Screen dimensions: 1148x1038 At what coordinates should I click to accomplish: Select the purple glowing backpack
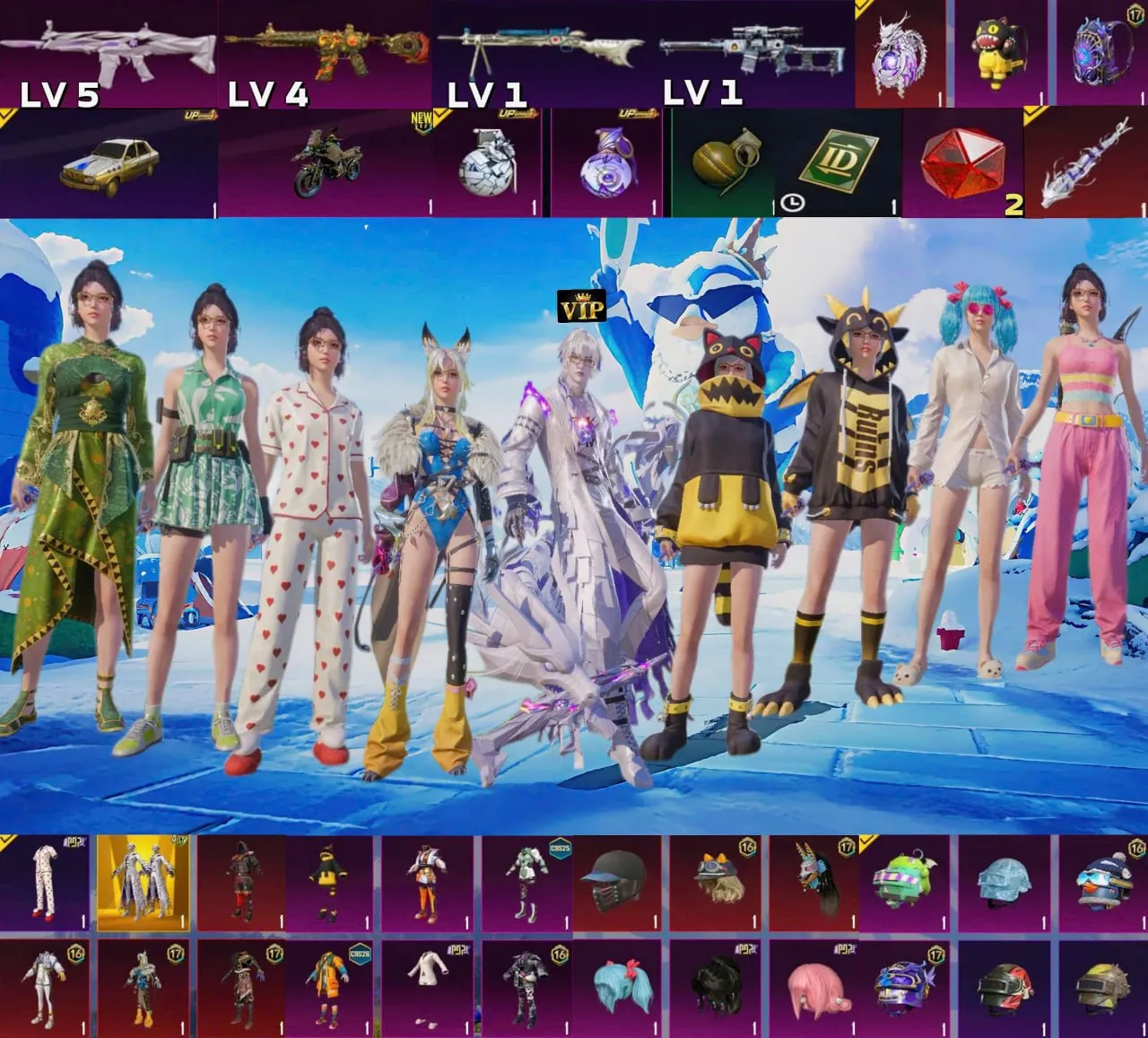pyautogui.click(x=1100, y=56)
